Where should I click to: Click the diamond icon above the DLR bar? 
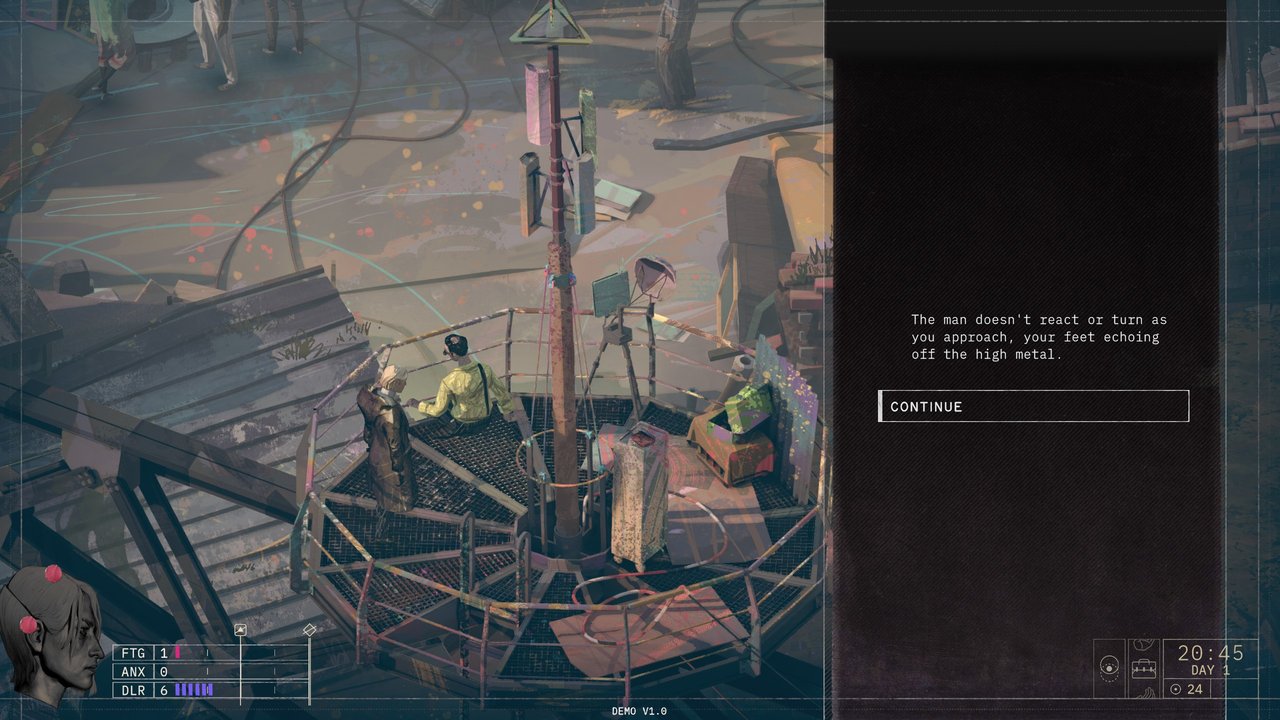point(308,629)
